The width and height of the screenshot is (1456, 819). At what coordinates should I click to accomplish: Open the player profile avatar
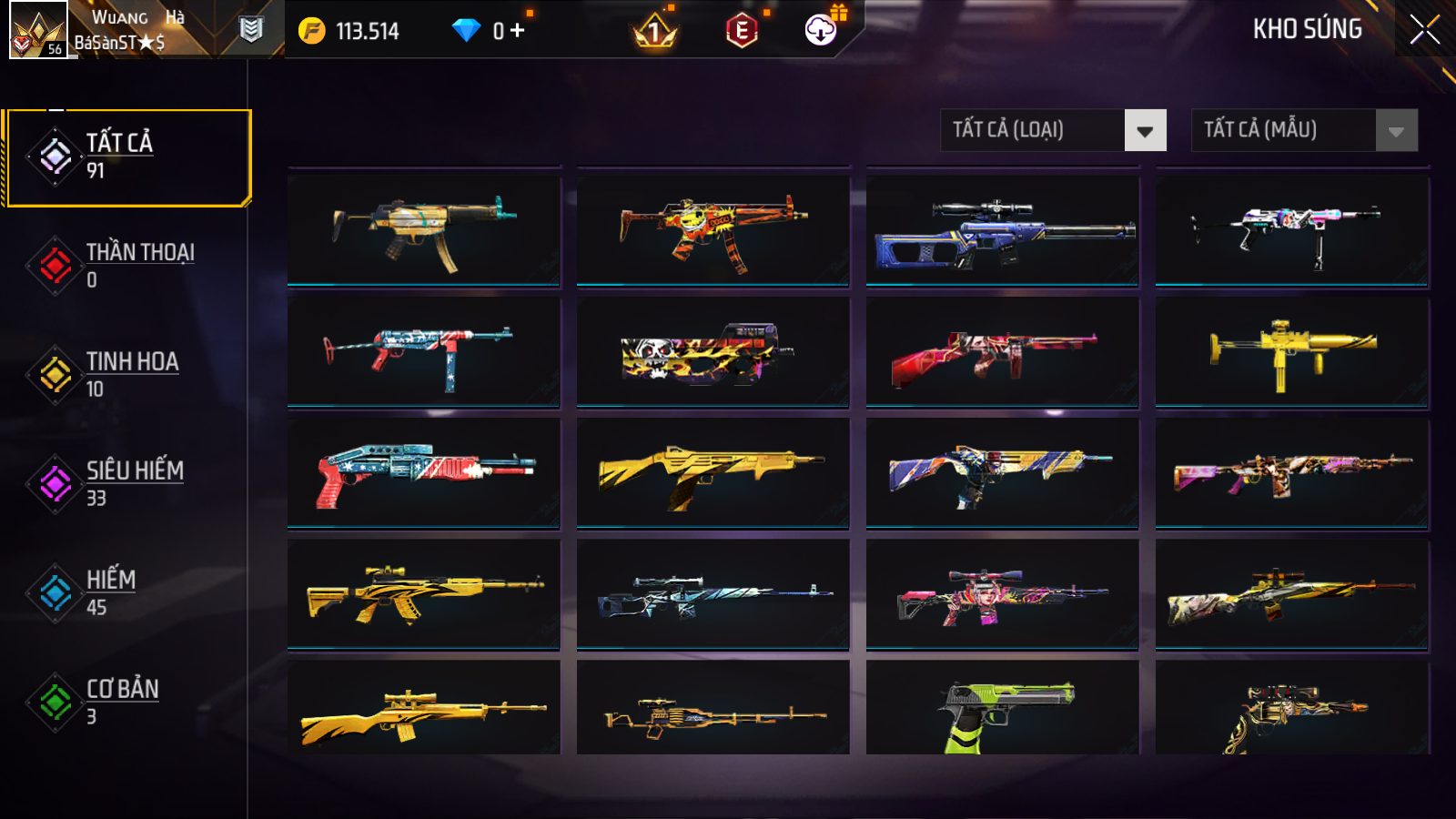[38, 29]
